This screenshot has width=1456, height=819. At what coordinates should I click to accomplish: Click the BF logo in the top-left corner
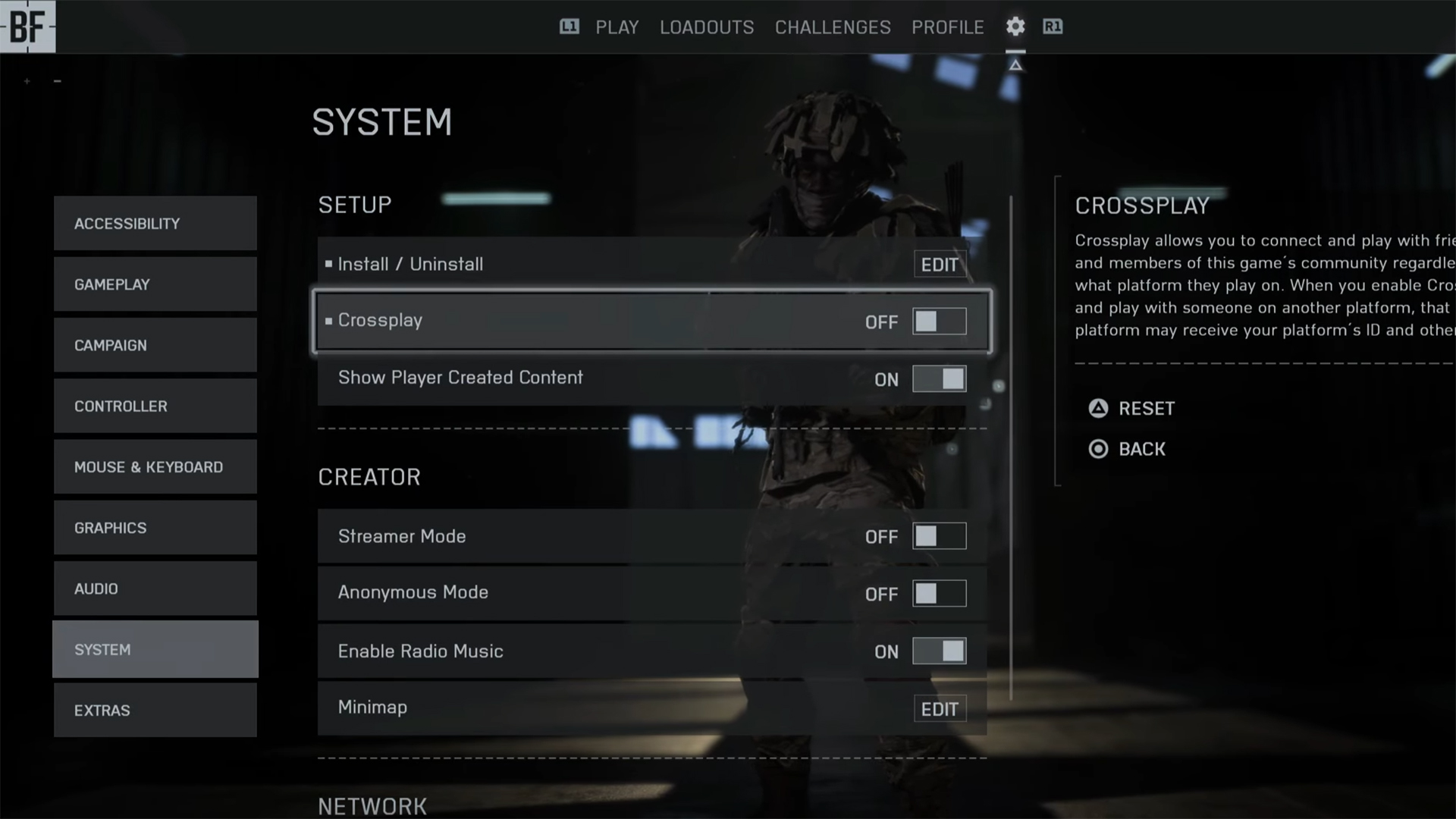point(27,26)
